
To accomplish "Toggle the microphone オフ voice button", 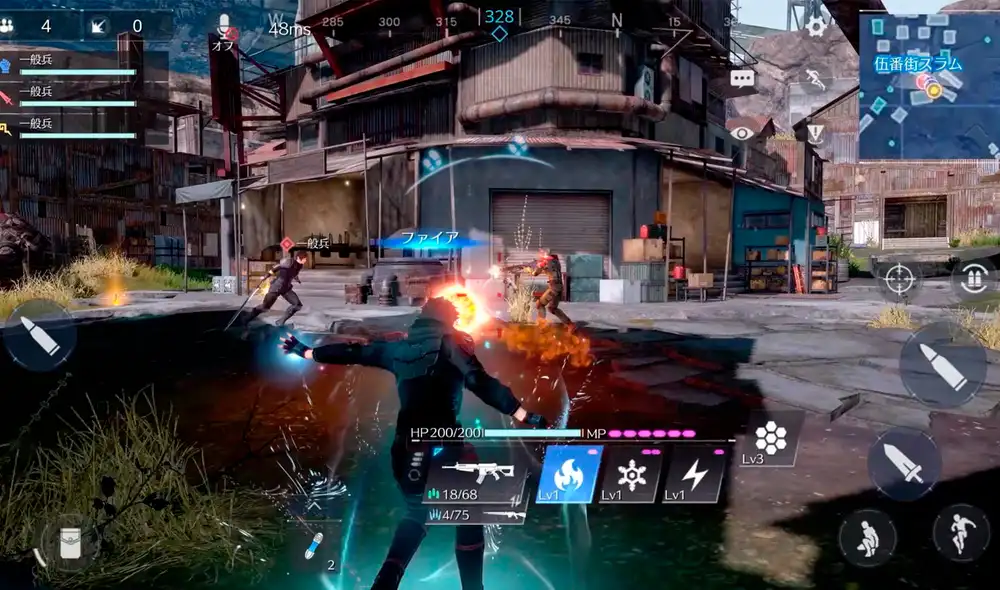I will tap(224, 30).
